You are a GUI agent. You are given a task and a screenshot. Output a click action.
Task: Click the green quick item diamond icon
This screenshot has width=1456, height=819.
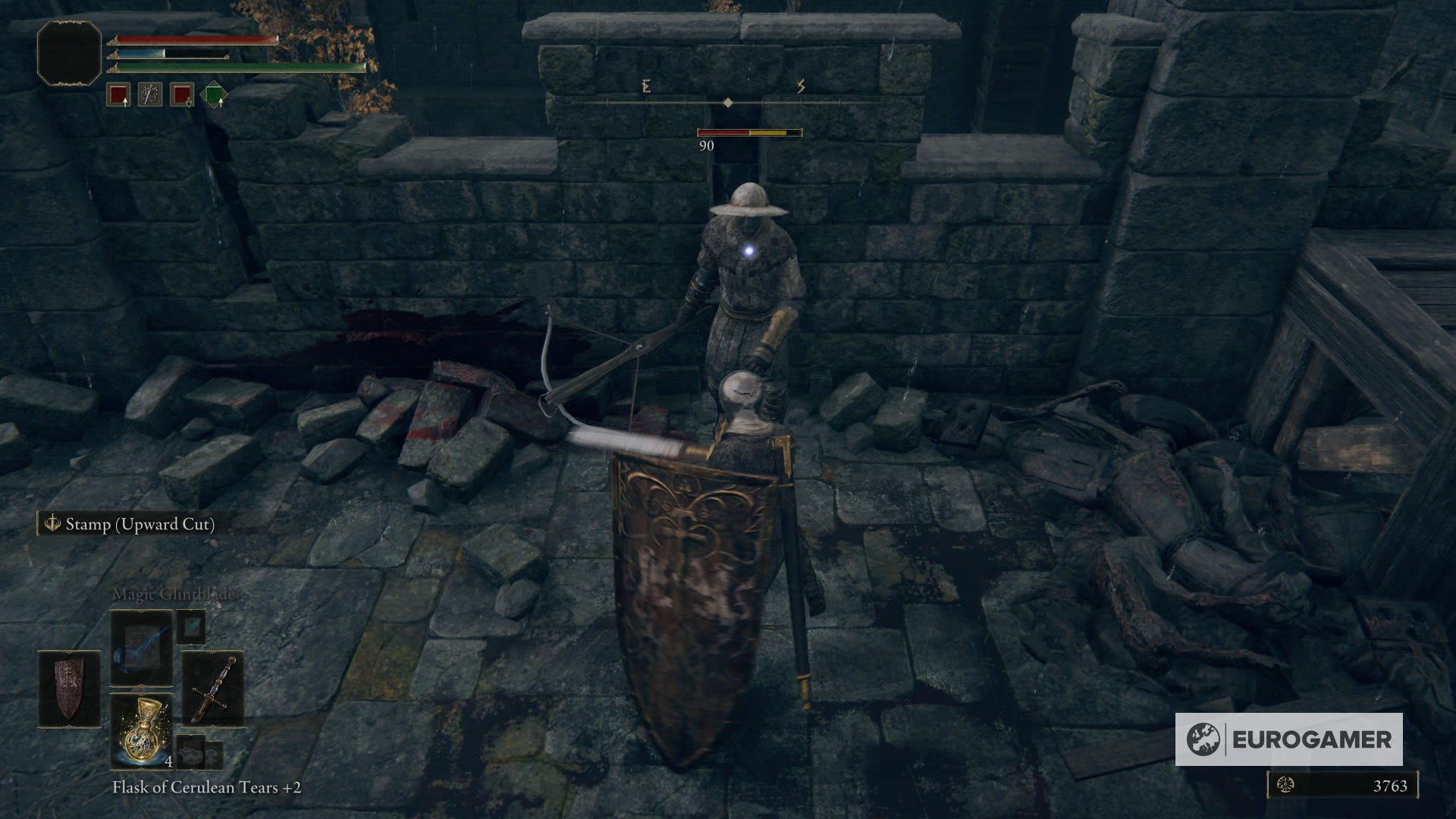point(215,94)
